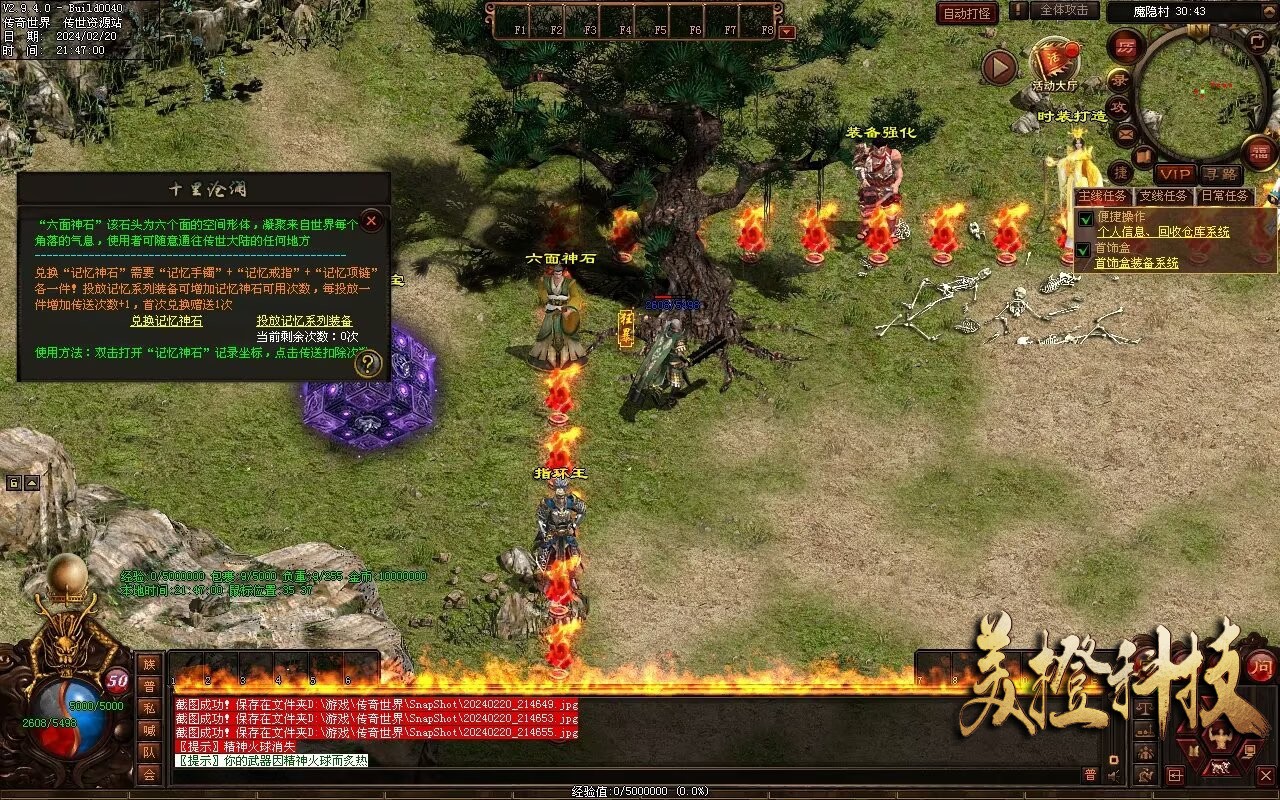Switch to the 支线任务 quest tab
1280x800 pixels.
click(x=1164, y=196)
